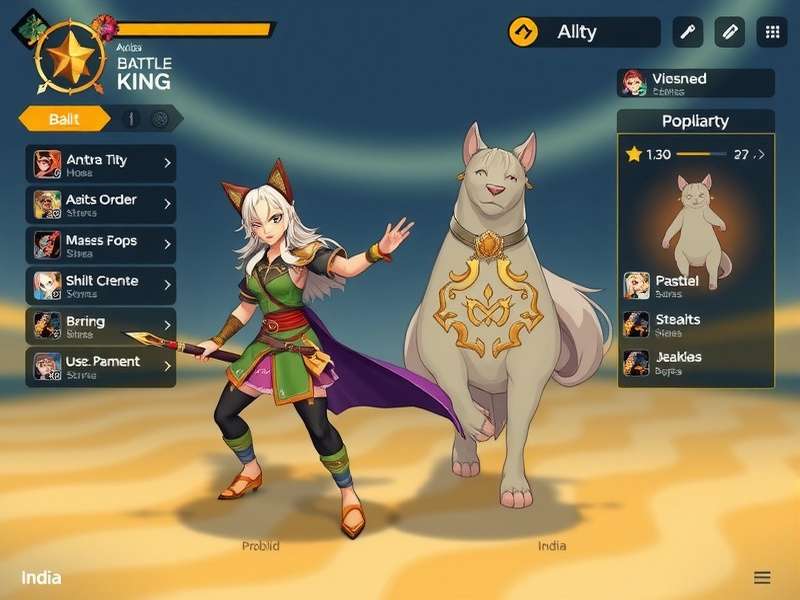Choose the Maess Fops row
Viewport: 800px width, 600px height.
click(100, 245)
